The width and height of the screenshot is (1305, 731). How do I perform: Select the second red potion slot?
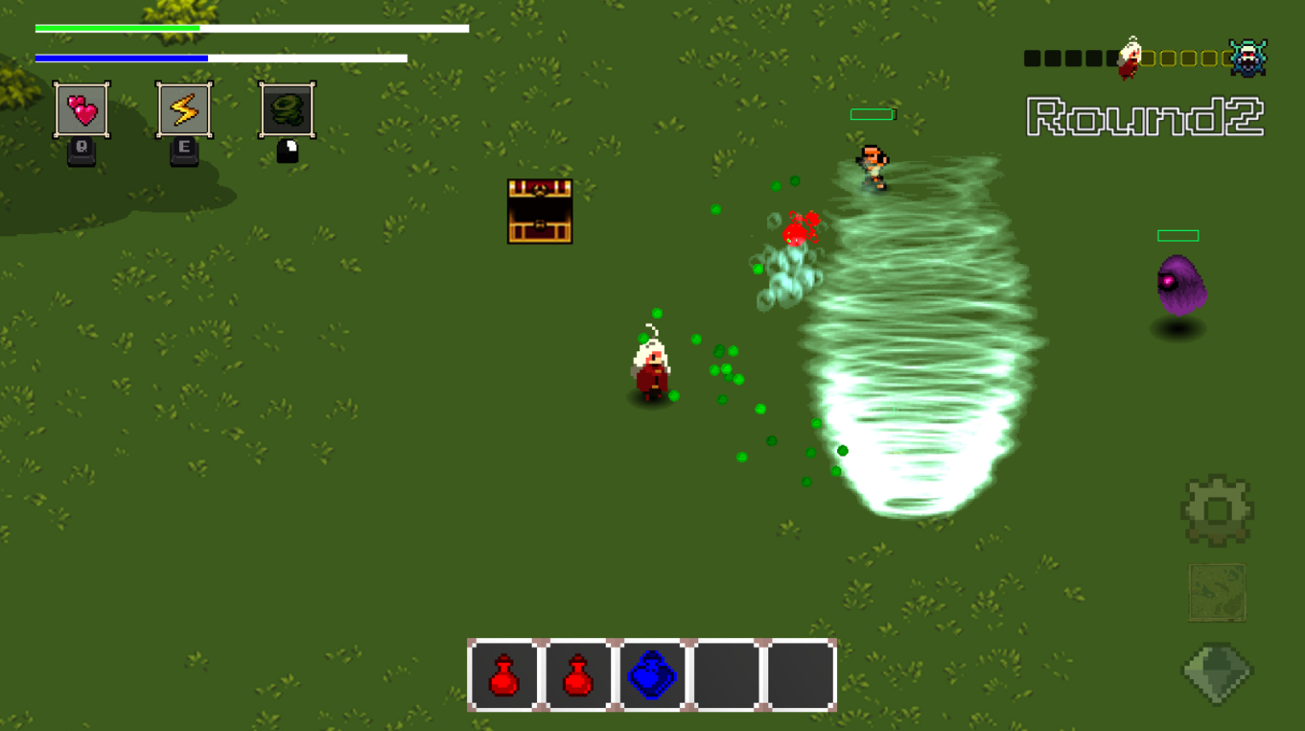(578, 676)
